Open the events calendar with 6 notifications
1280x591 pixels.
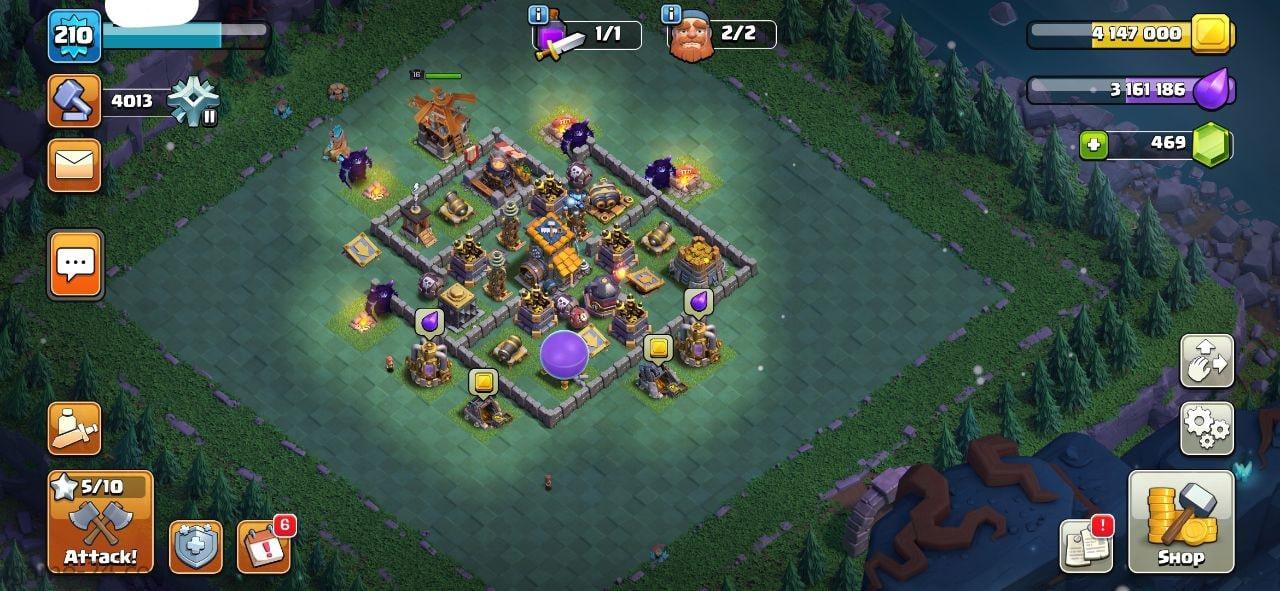point(264,547)
